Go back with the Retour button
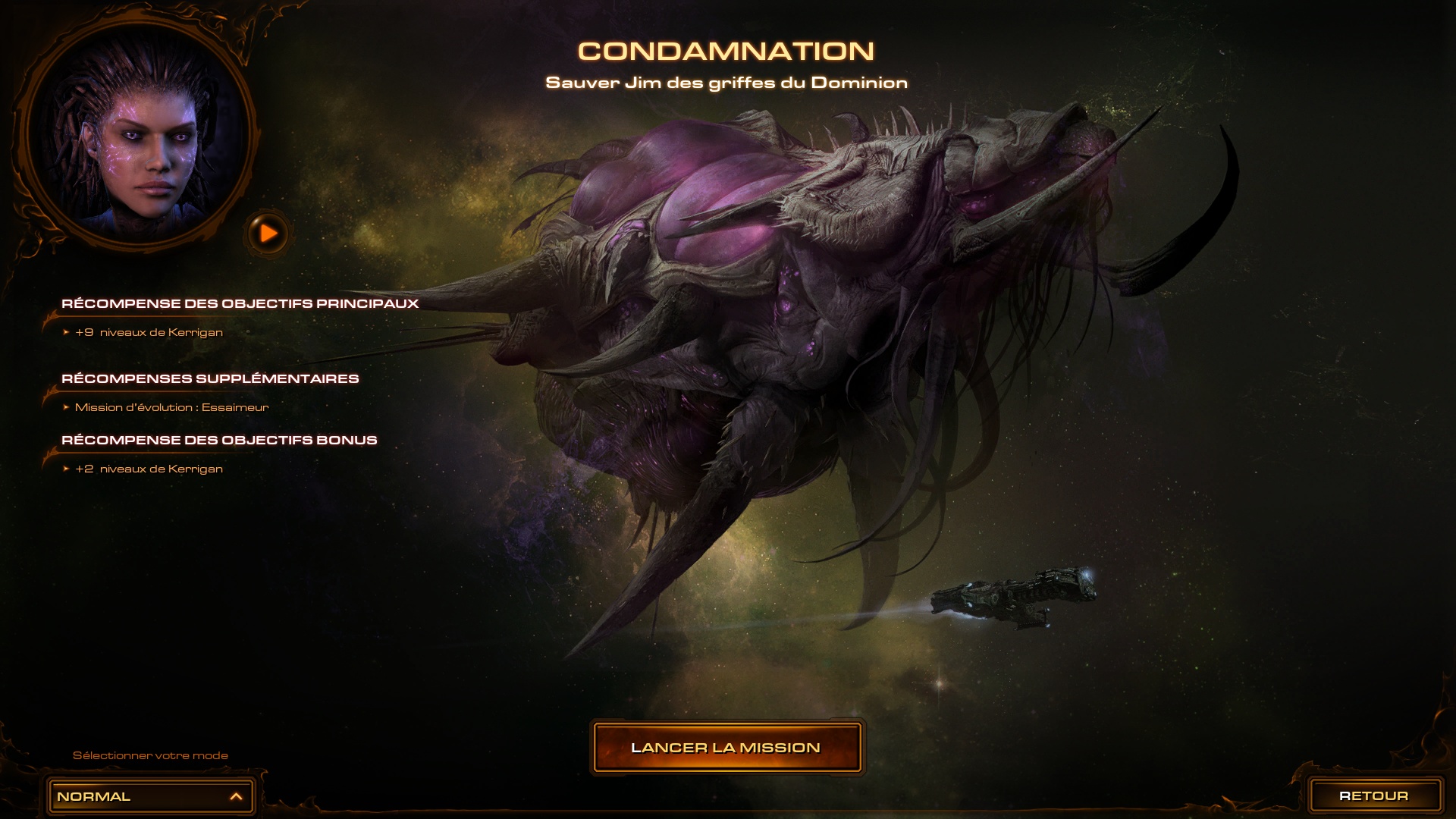The height and width of the screenshot is (819, 1456). click(x=1373, y=795)
